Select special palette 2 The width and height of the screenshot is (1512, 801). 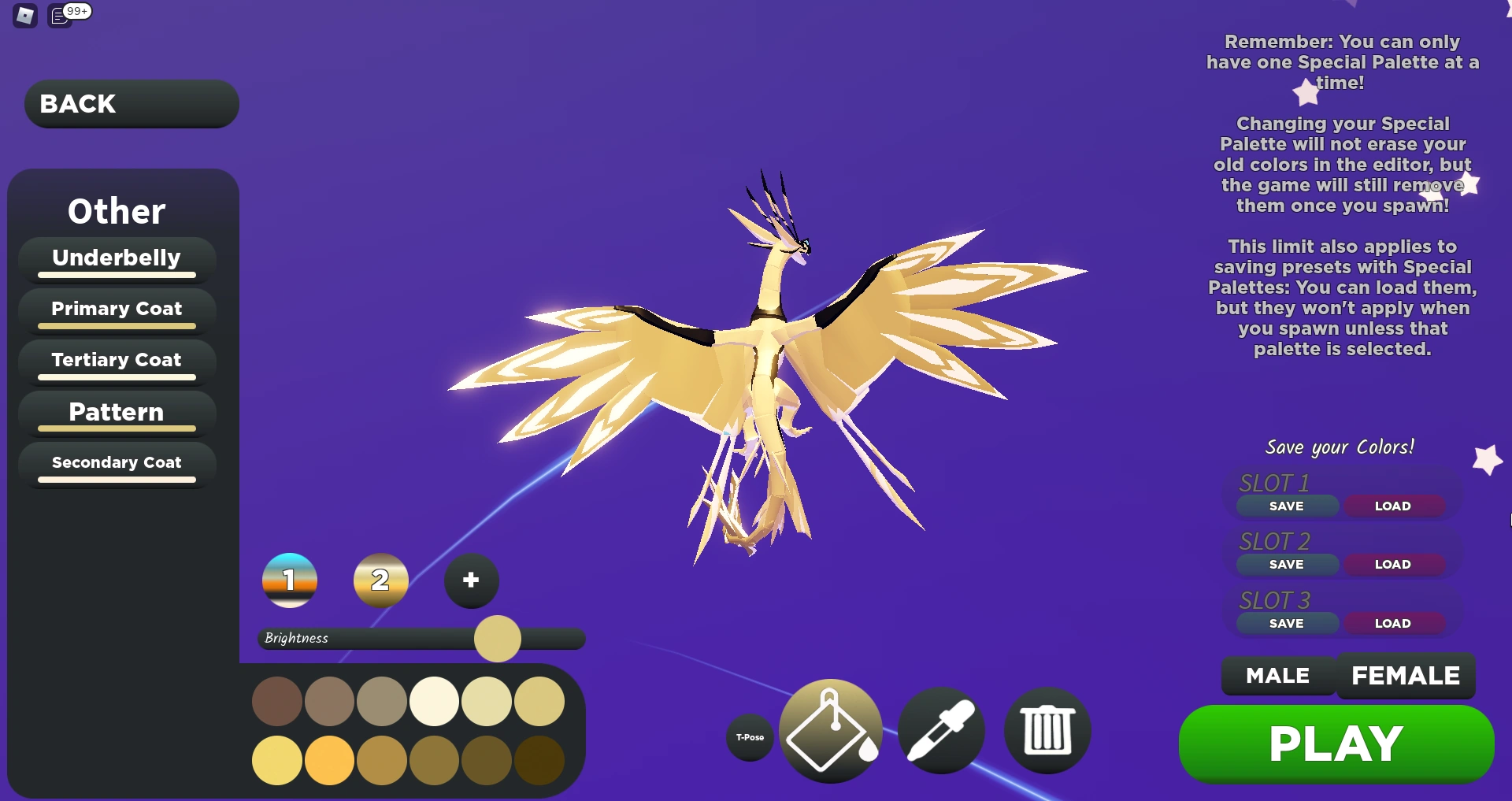[380, 580]
